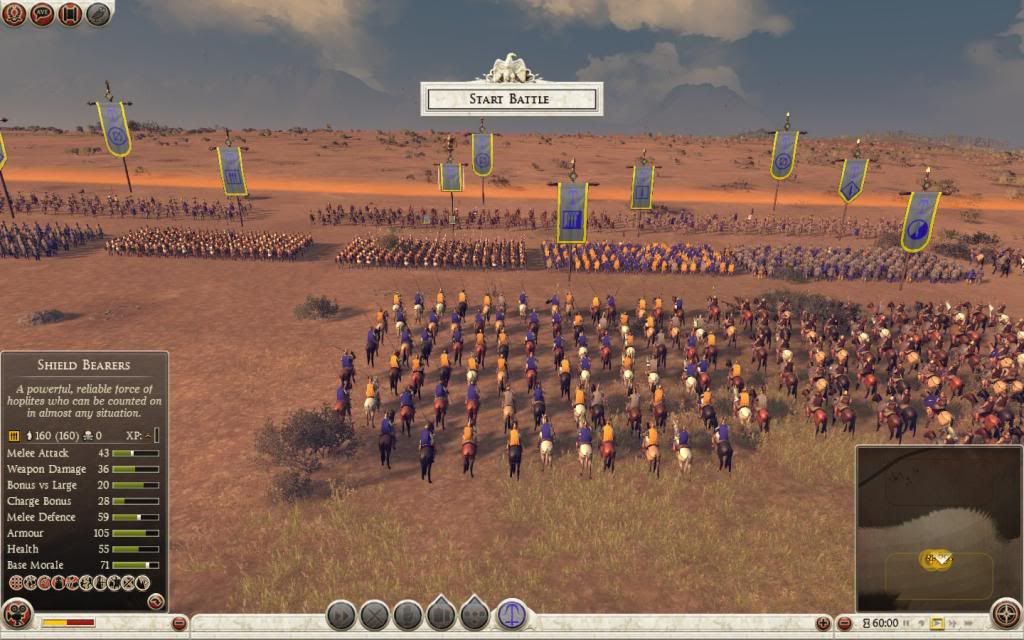Click the halt order X button
Image resolution: width=1024 pixels, height=640 pixels.
point(374,615)
